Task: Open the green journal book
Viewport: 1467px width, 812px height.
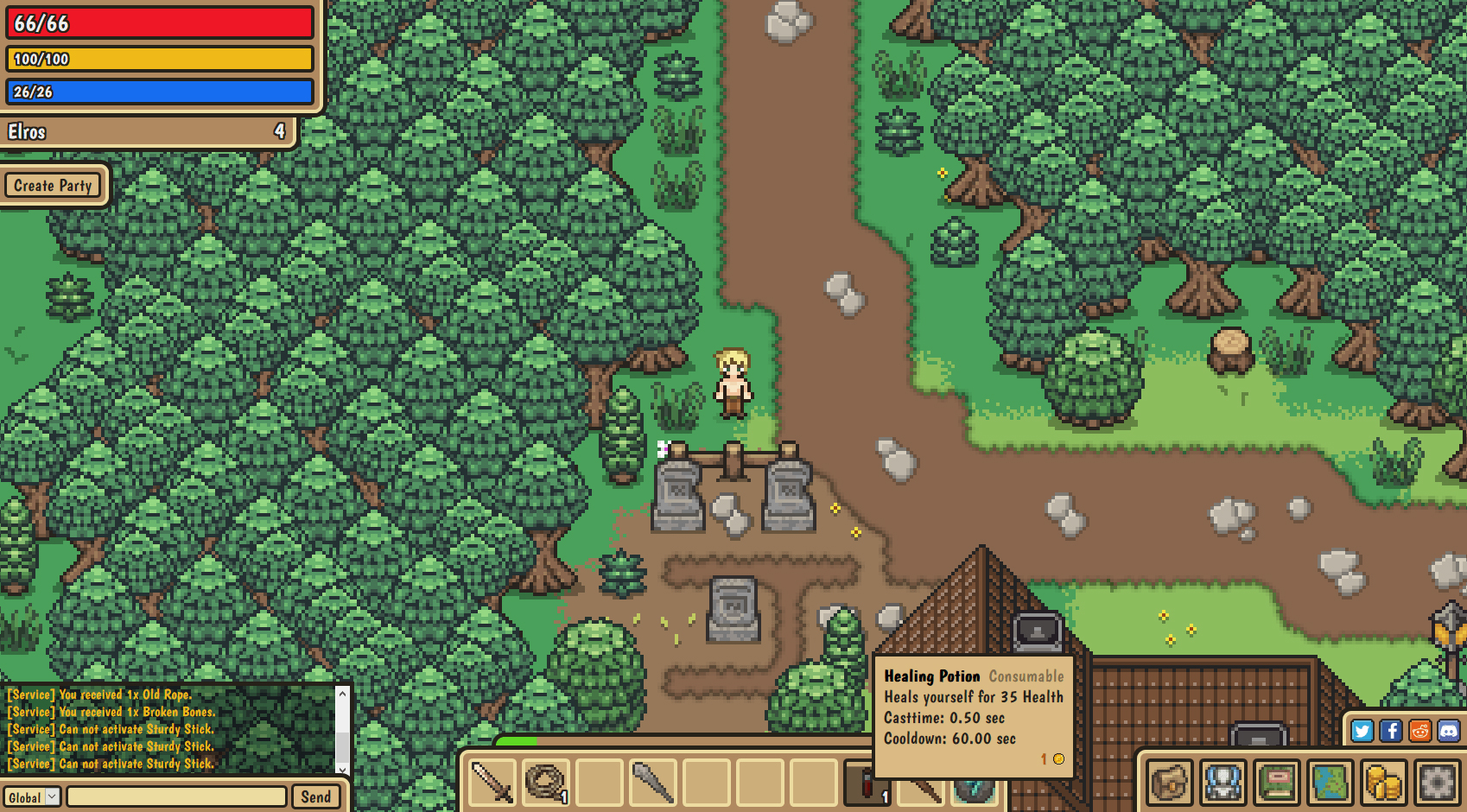Action: click(x=1277, y=783)
